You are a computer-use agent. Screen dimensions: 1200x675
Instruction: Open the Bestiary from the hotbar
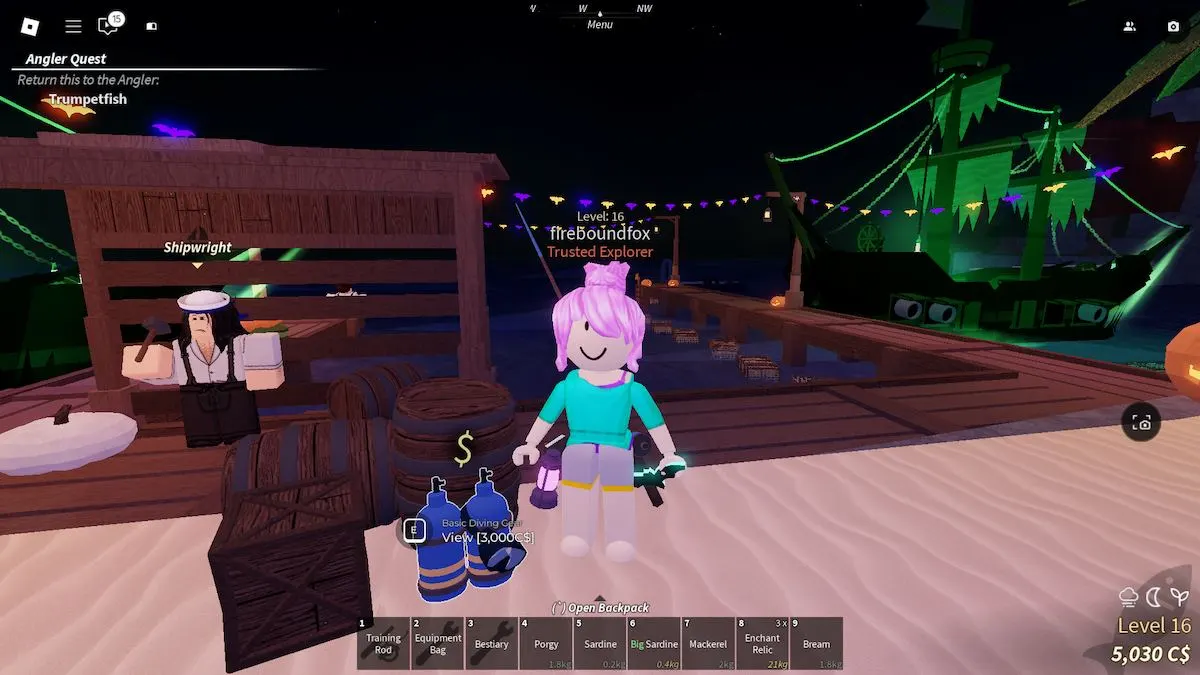pos(492,643)
